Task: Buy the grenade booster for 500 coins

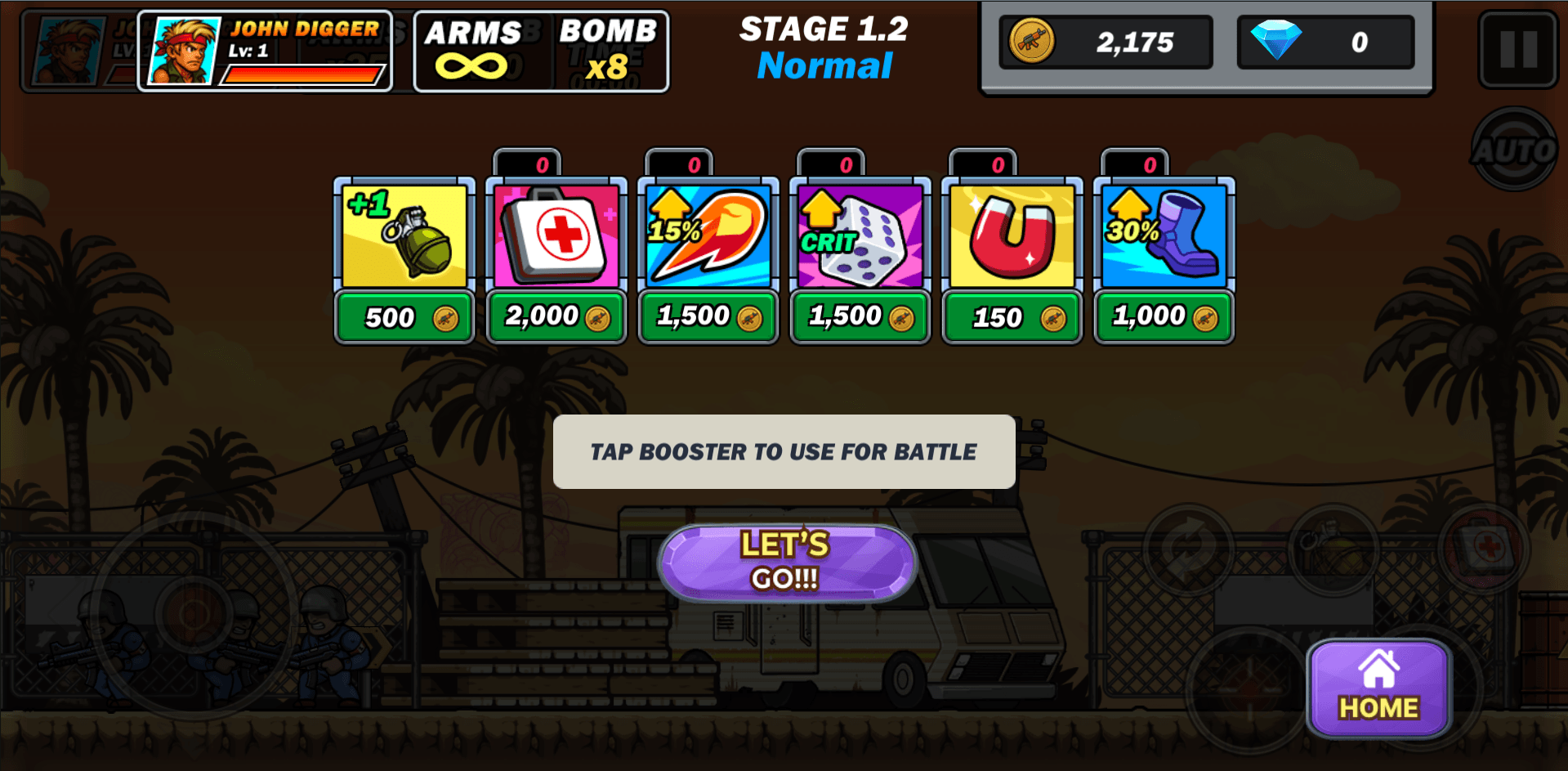Action: click(404, 316)
